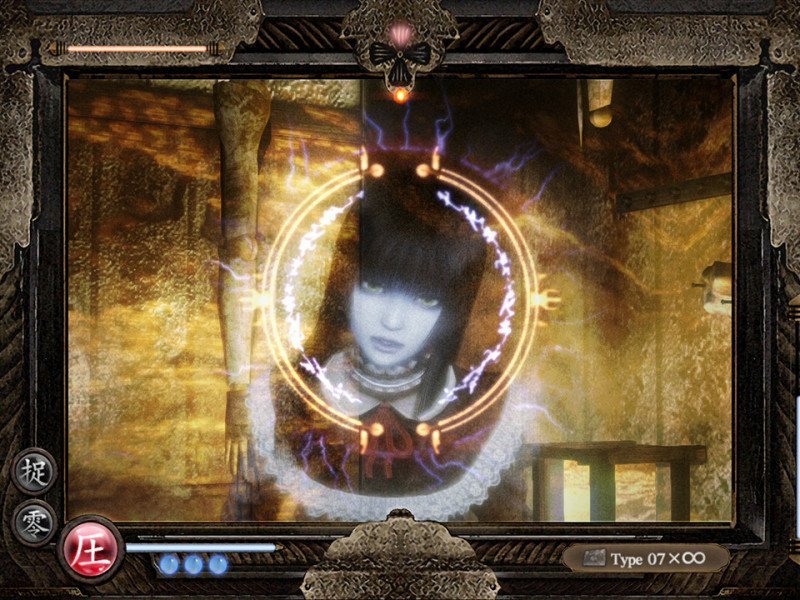The image size is (800, 600).
Task: Choose the 零 lens icon
Action: tap(35, 523)
